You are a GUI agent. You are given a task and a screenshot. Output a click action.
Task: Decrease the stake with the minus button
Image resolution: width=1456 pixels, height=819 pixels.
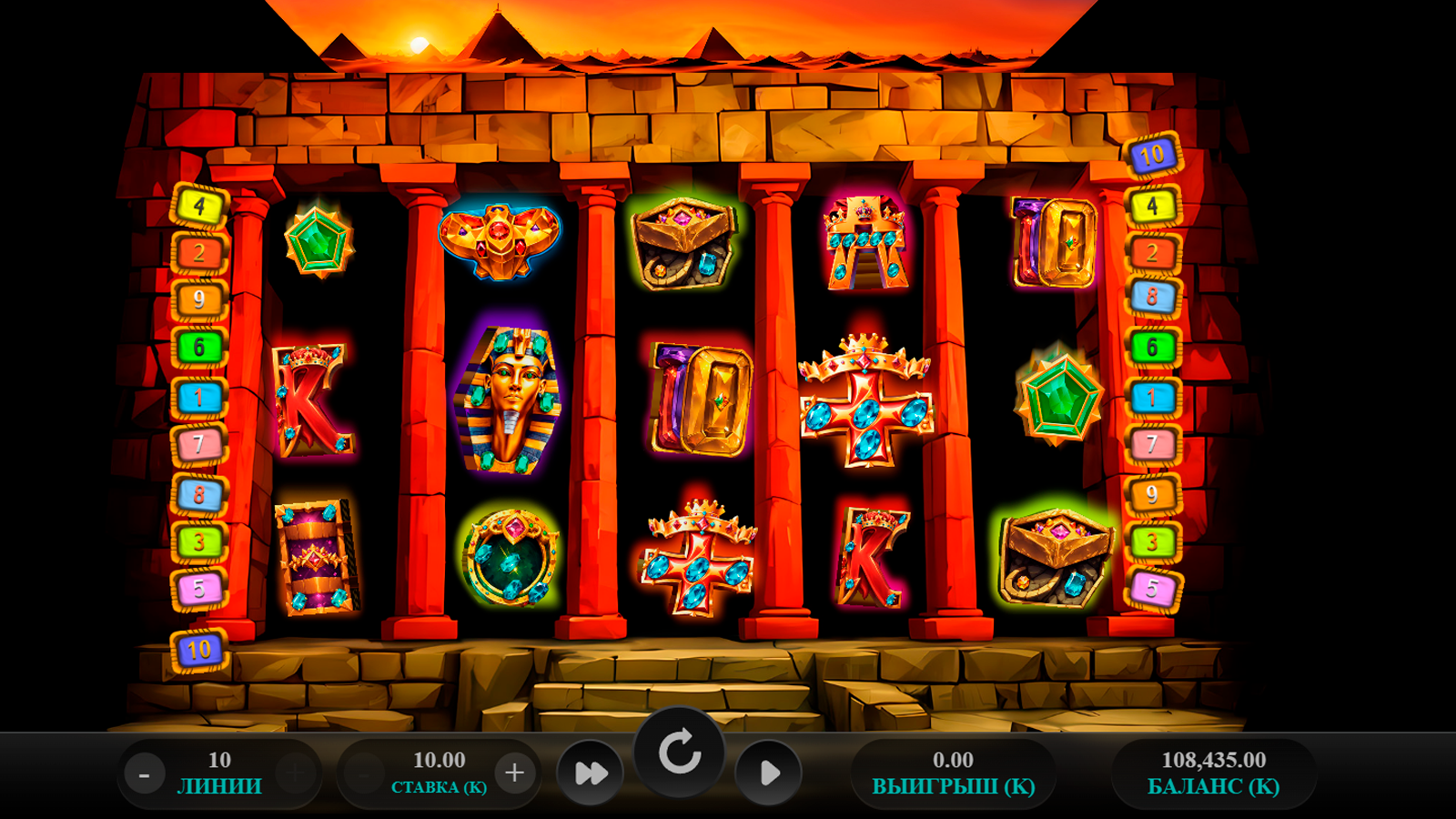(x=363, y=773)
